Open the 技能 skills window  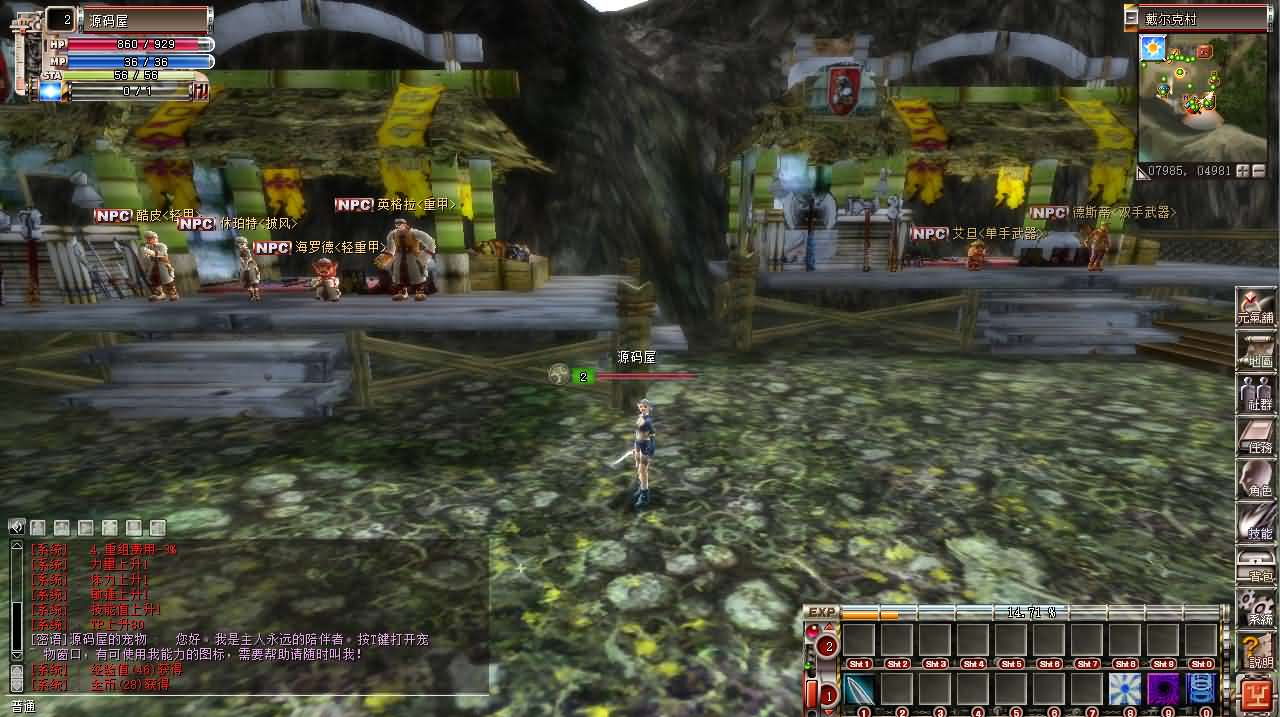tap(1256, 522)
